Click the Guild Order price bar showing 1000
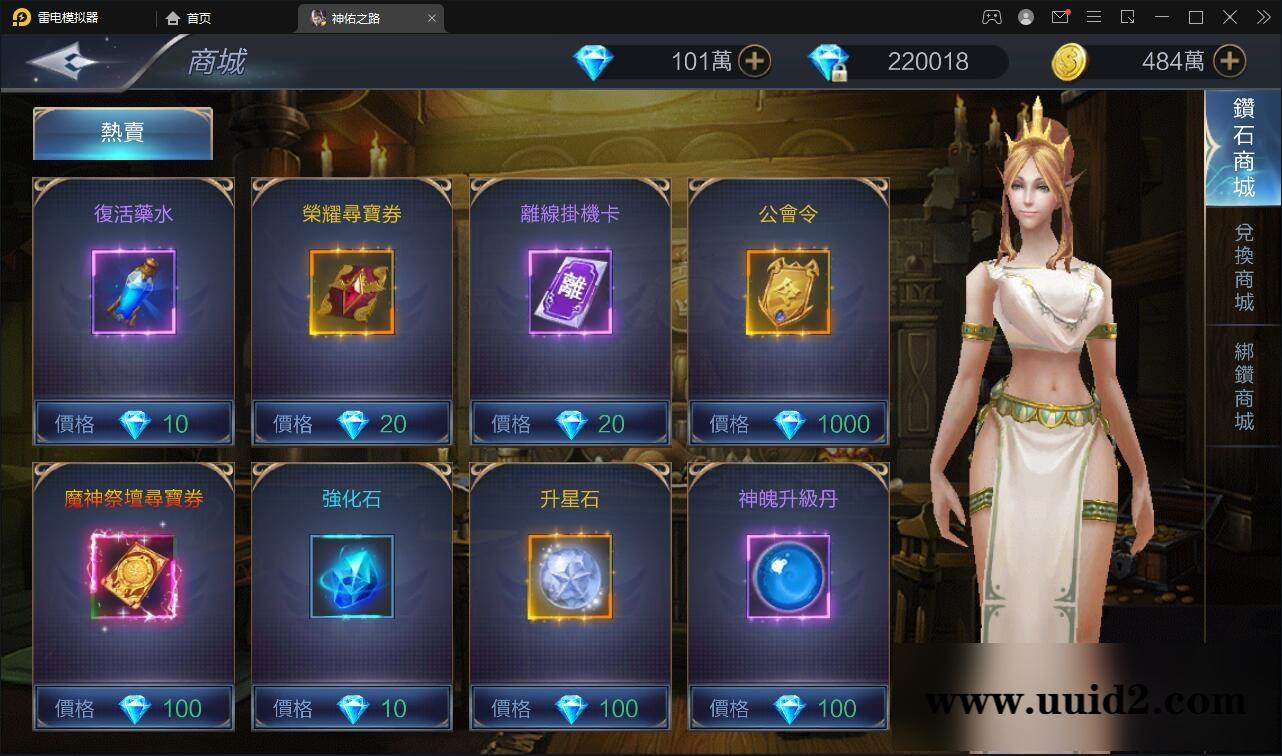This screenshot has height=756, width=1282. coord(787,423)
